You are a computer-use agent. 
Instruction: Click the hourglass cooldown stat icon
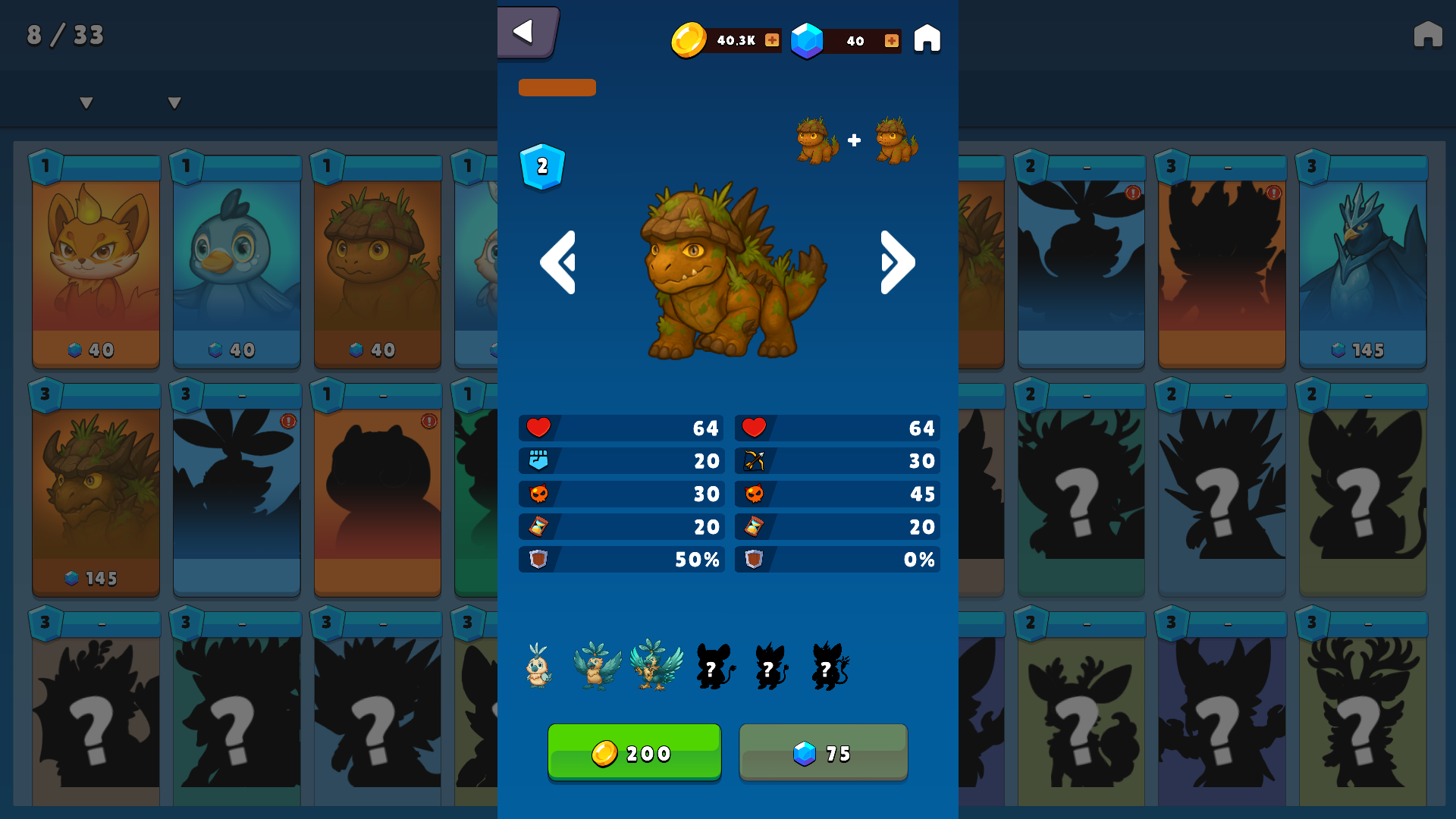tap(538, 526)
